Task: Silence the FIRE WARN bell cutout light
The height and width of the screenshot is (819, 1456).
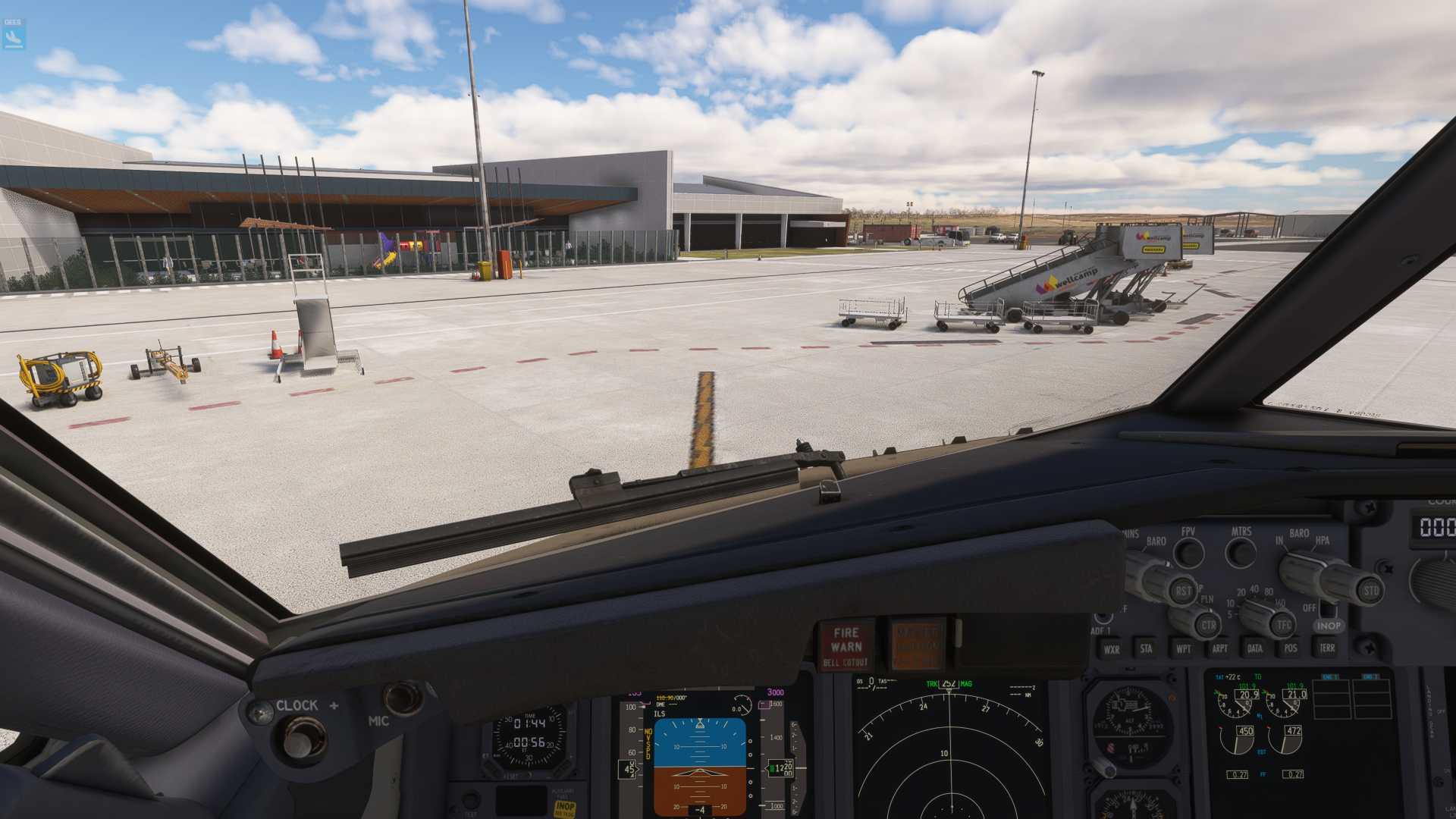Action: [846, 645]
